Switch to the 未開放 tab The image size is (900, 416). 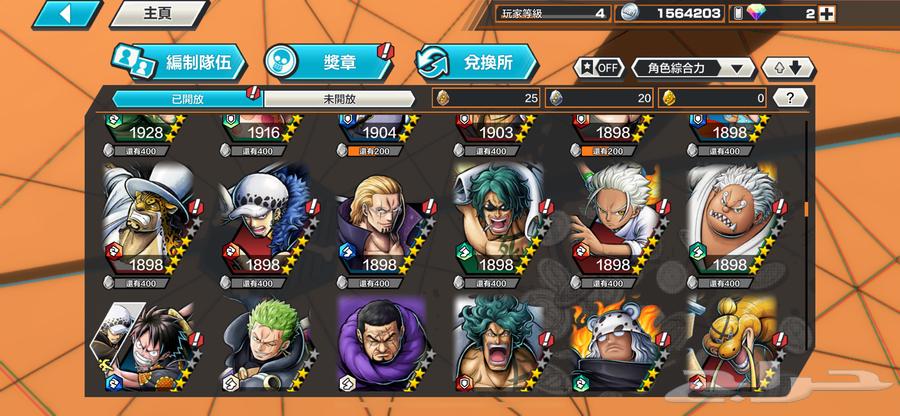339,98
